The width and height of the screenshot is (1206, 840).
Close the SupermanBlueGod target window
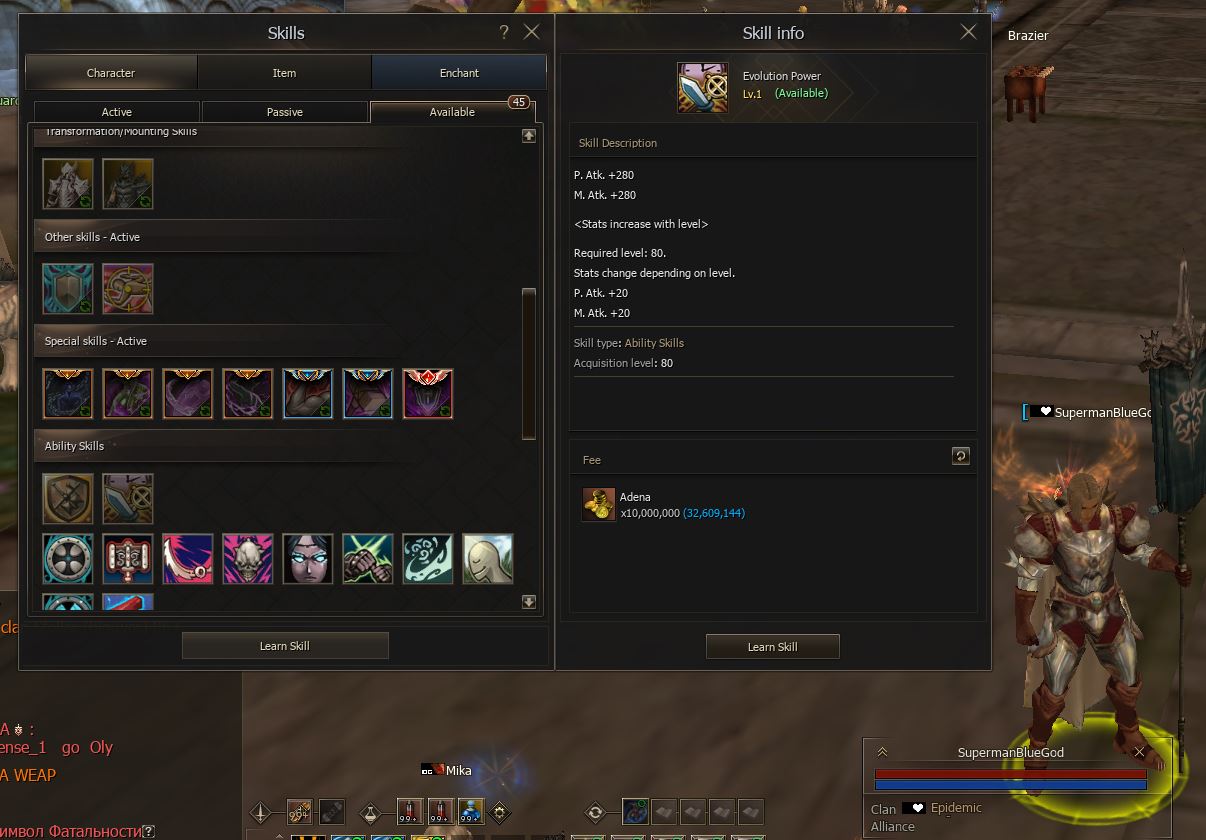[x=1139, y=752]
